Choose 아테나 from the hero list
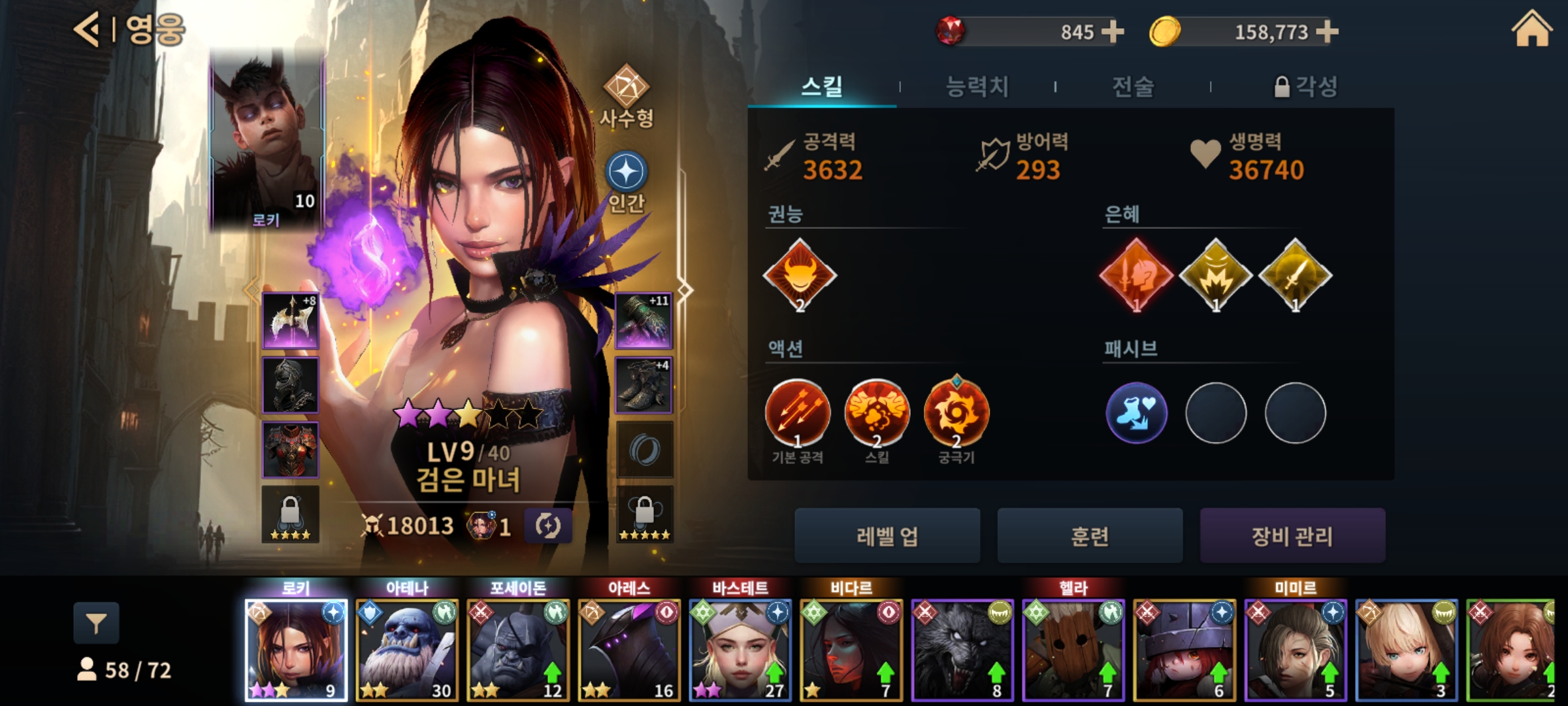The image size is (1568, 706). pyautogui.click(x=407, y=648)
